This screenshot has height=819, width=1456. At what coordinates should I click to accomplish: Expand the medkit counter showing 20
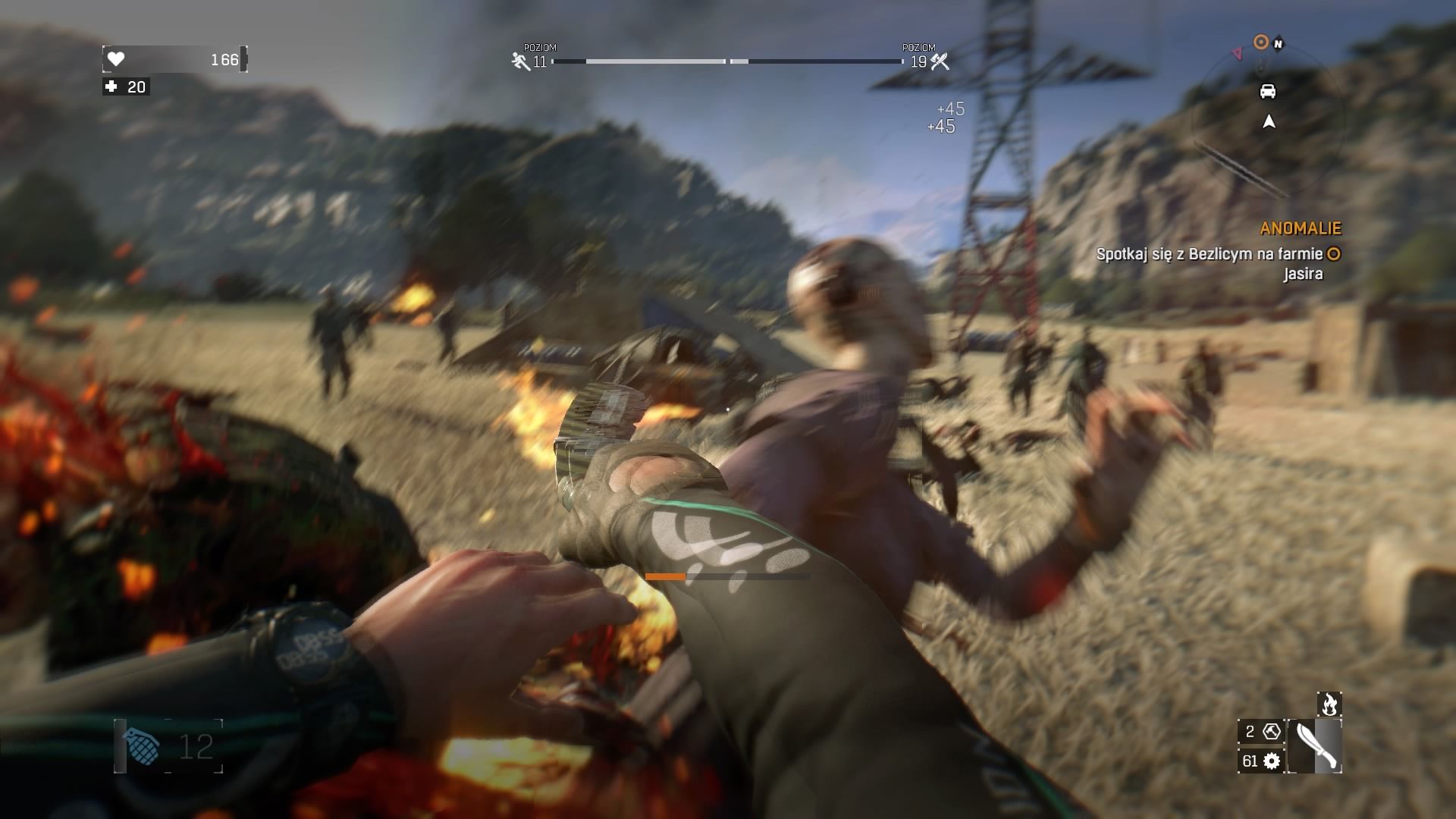tap(127, 87)
